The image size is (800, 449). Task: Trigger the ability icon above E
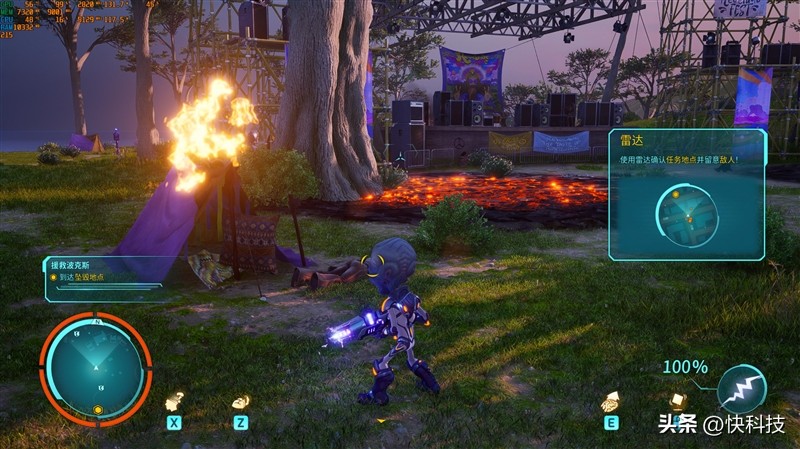point(610,402)
